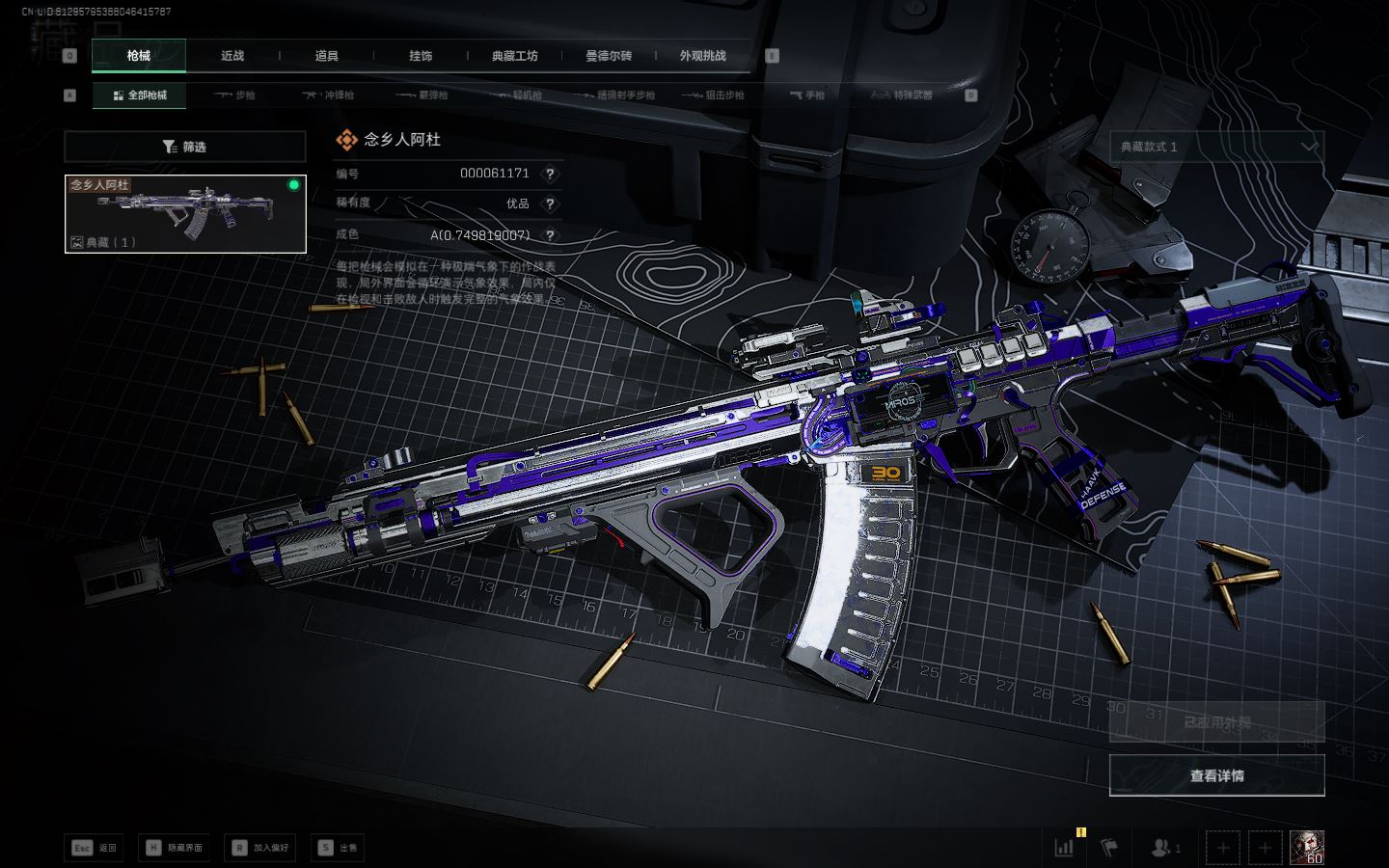Filter weapons by 冲锋枪 submachine guns

(328, 95)
